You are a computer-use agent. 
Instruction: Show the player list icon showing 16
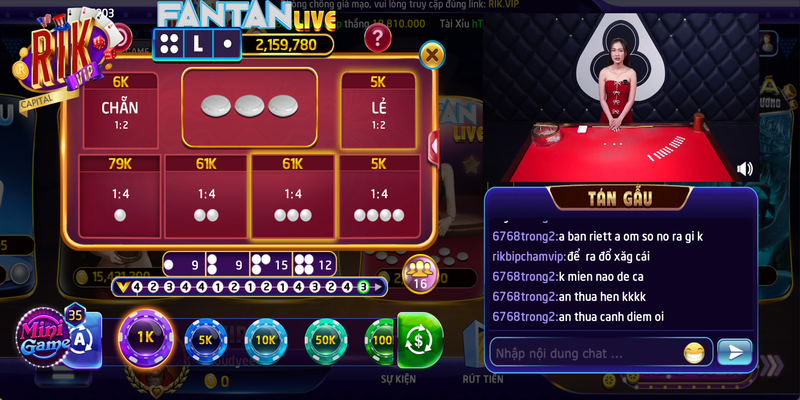[x=420, y=273]
